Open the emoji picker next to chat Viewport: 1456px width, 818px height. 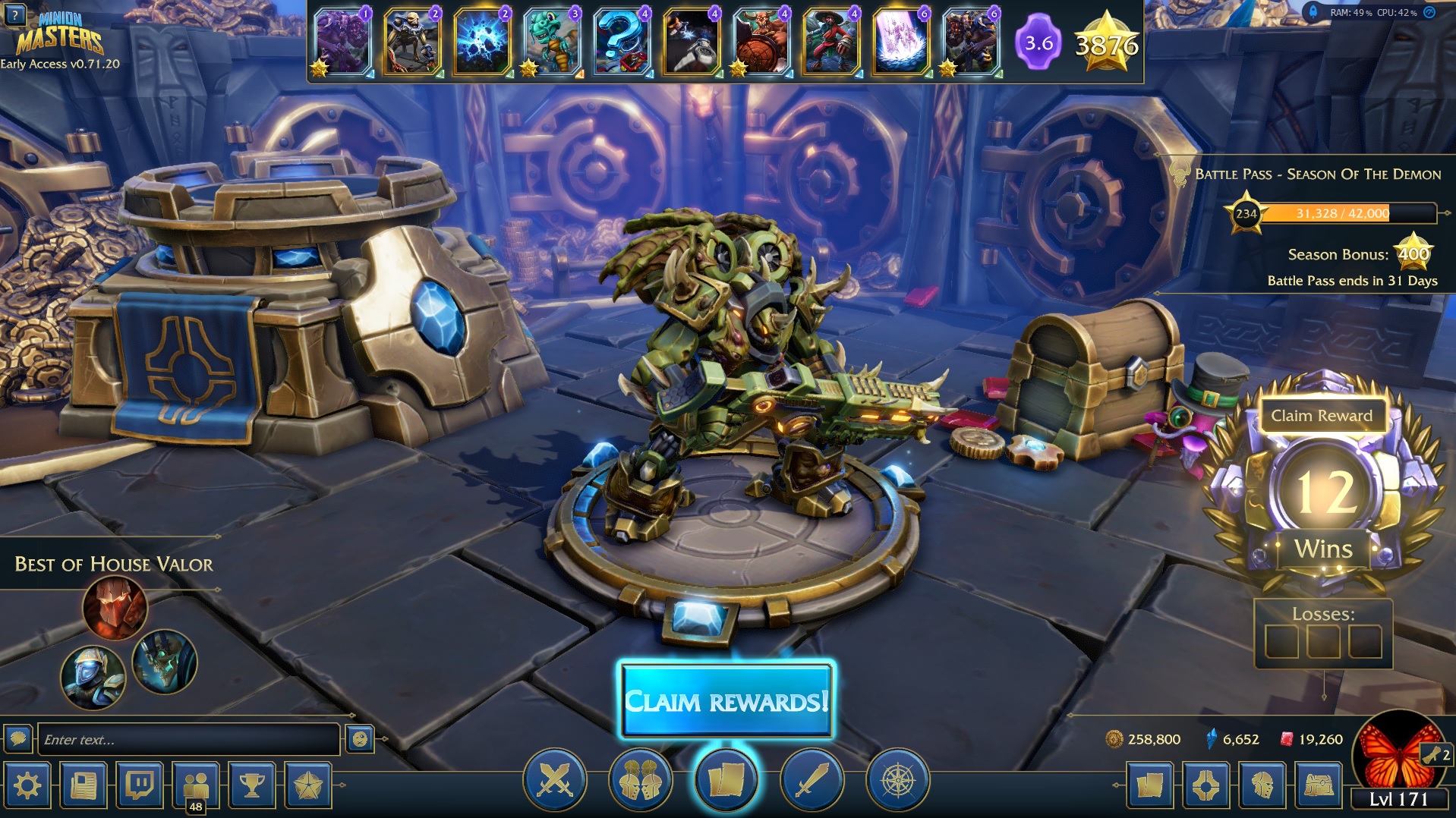pyautogui.click(x=360, y=738)
